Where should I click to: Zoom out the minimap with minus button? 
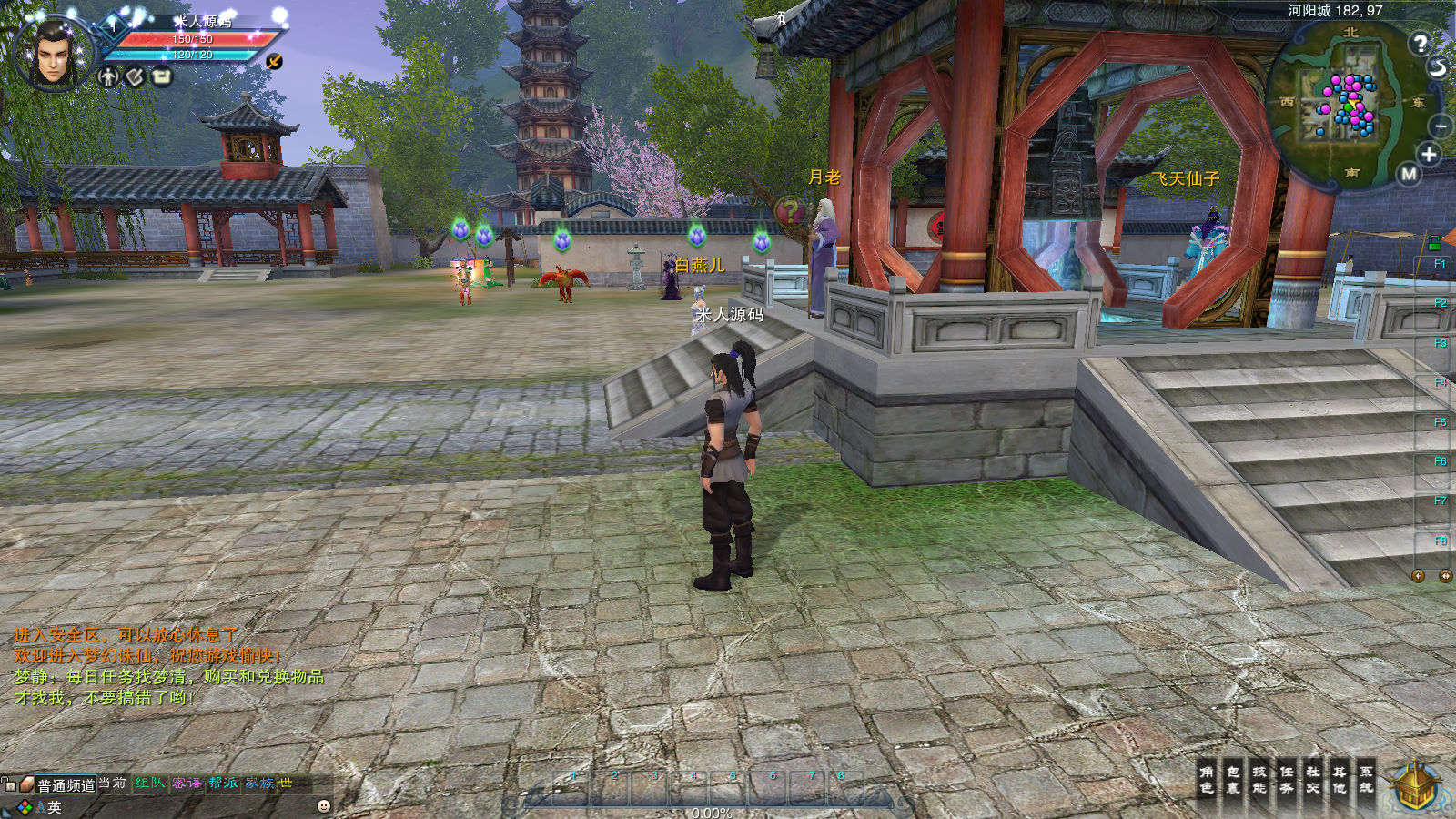[1441, 126]
